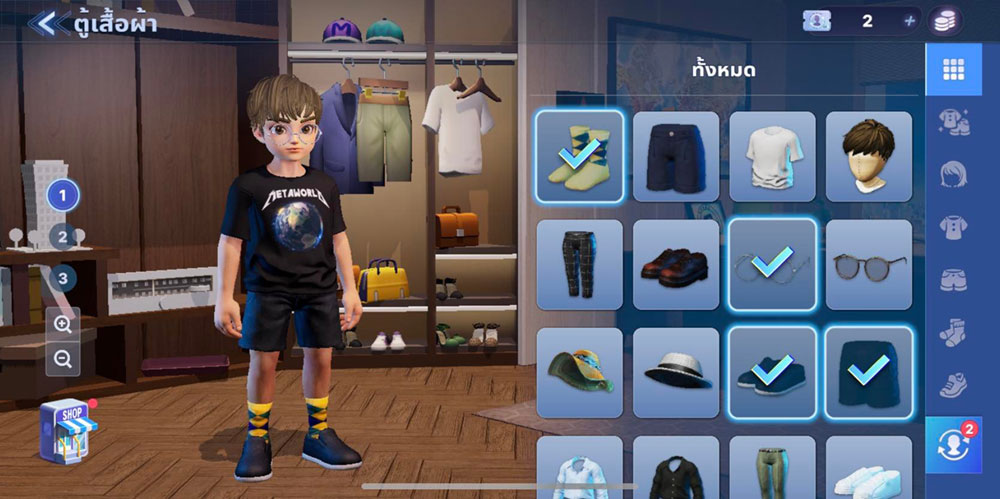Open the Shop
The width and height of the screenshot is (1000, 499).
coord(68,431)
